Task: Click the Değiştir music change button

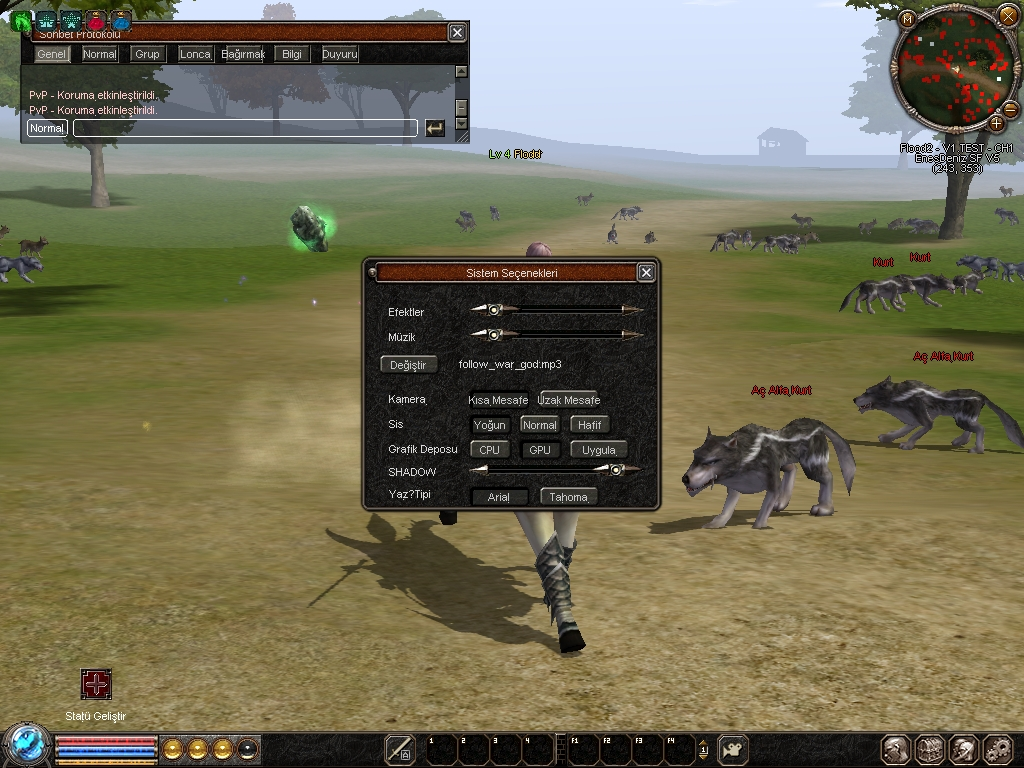Action: (x=408, y=365)
